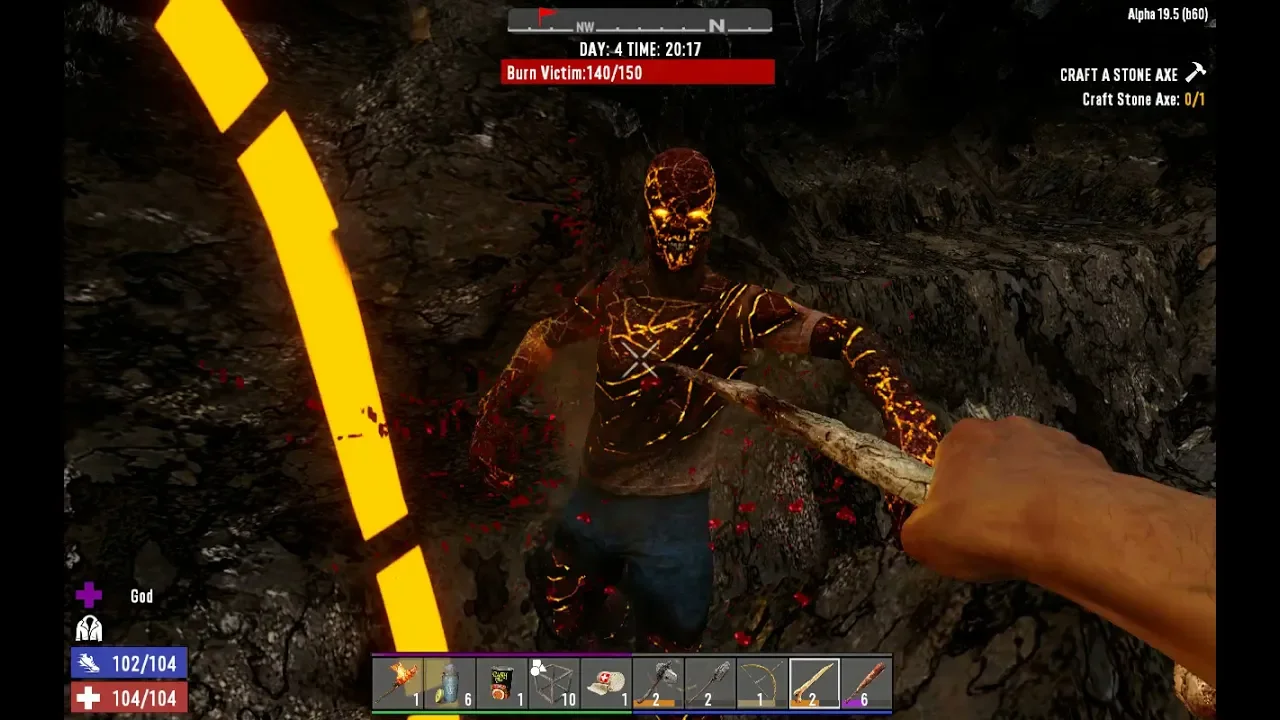Switch to the primitive bow slot
1280x720 pixels.
click(x=762, y=684)
